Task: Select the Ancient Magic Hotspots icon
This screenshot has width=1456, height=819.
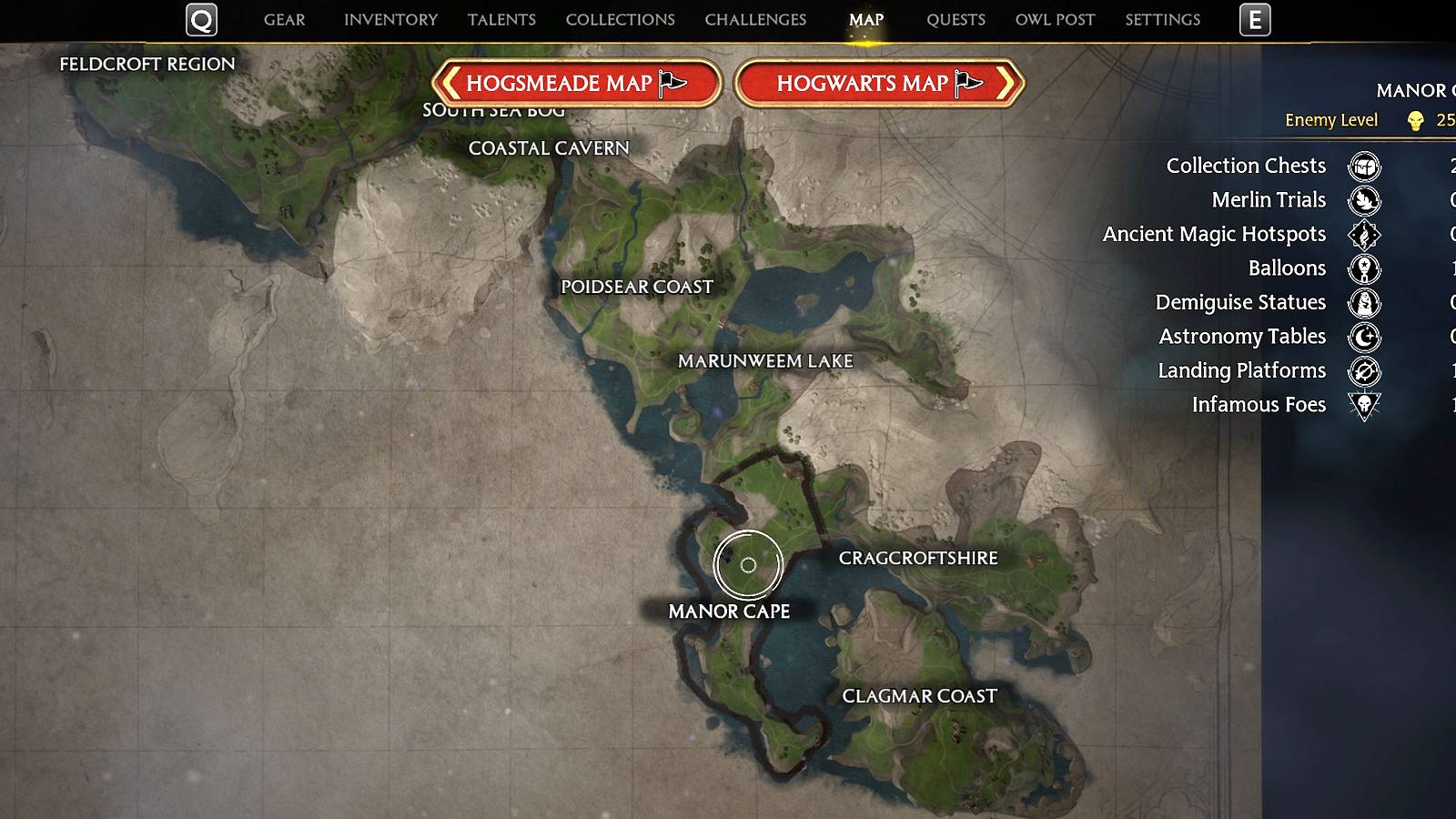Action: 1362,235
